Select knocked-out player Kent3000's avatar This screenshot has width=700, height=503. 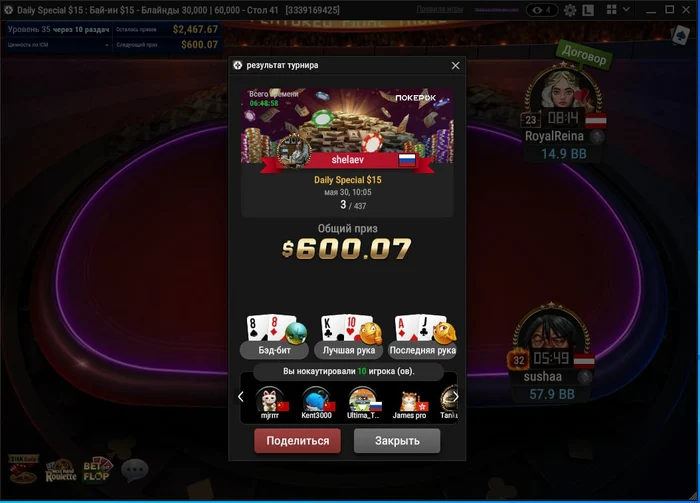pyautogui.click(x=318, y=400)
